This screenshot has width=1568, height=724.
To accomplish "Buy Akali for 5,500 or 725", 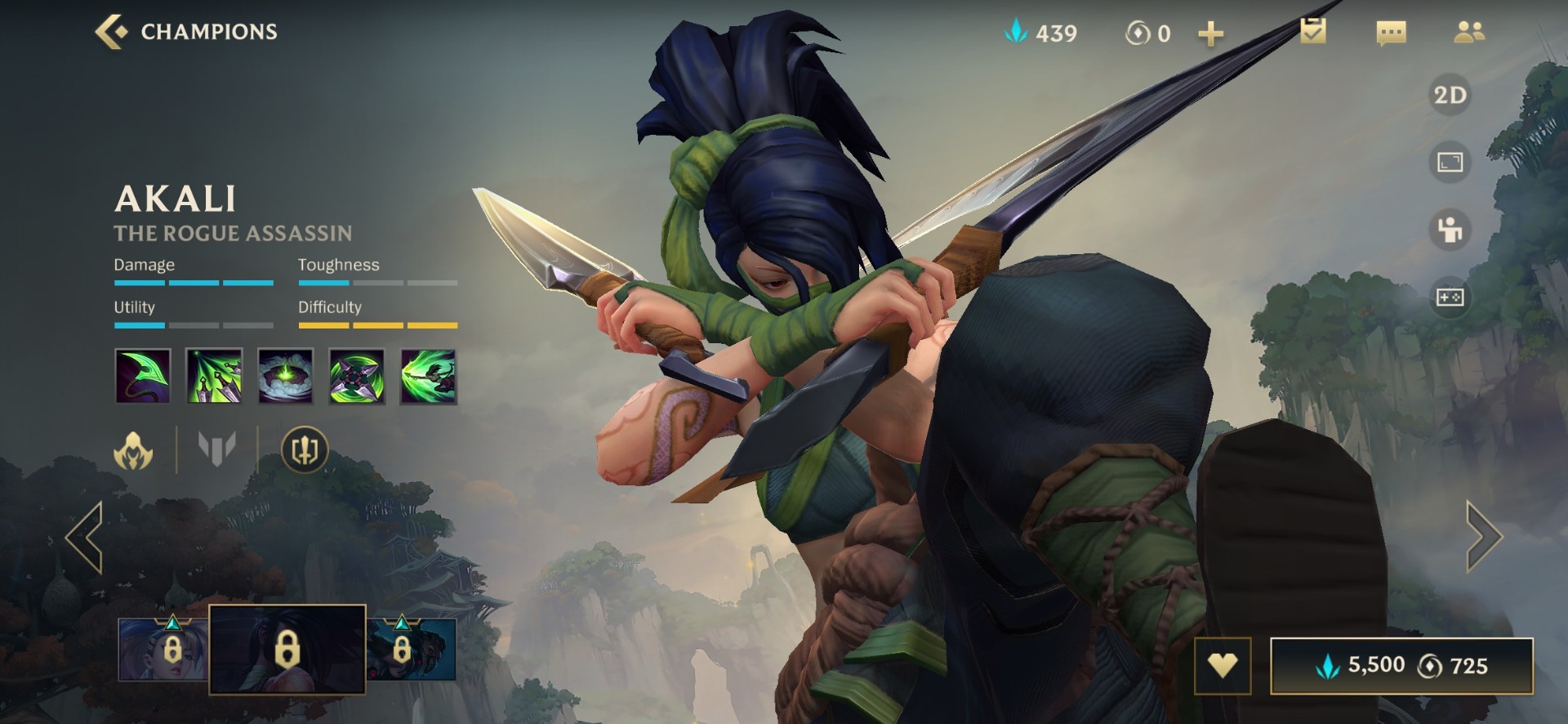I will coord(1401,665).
